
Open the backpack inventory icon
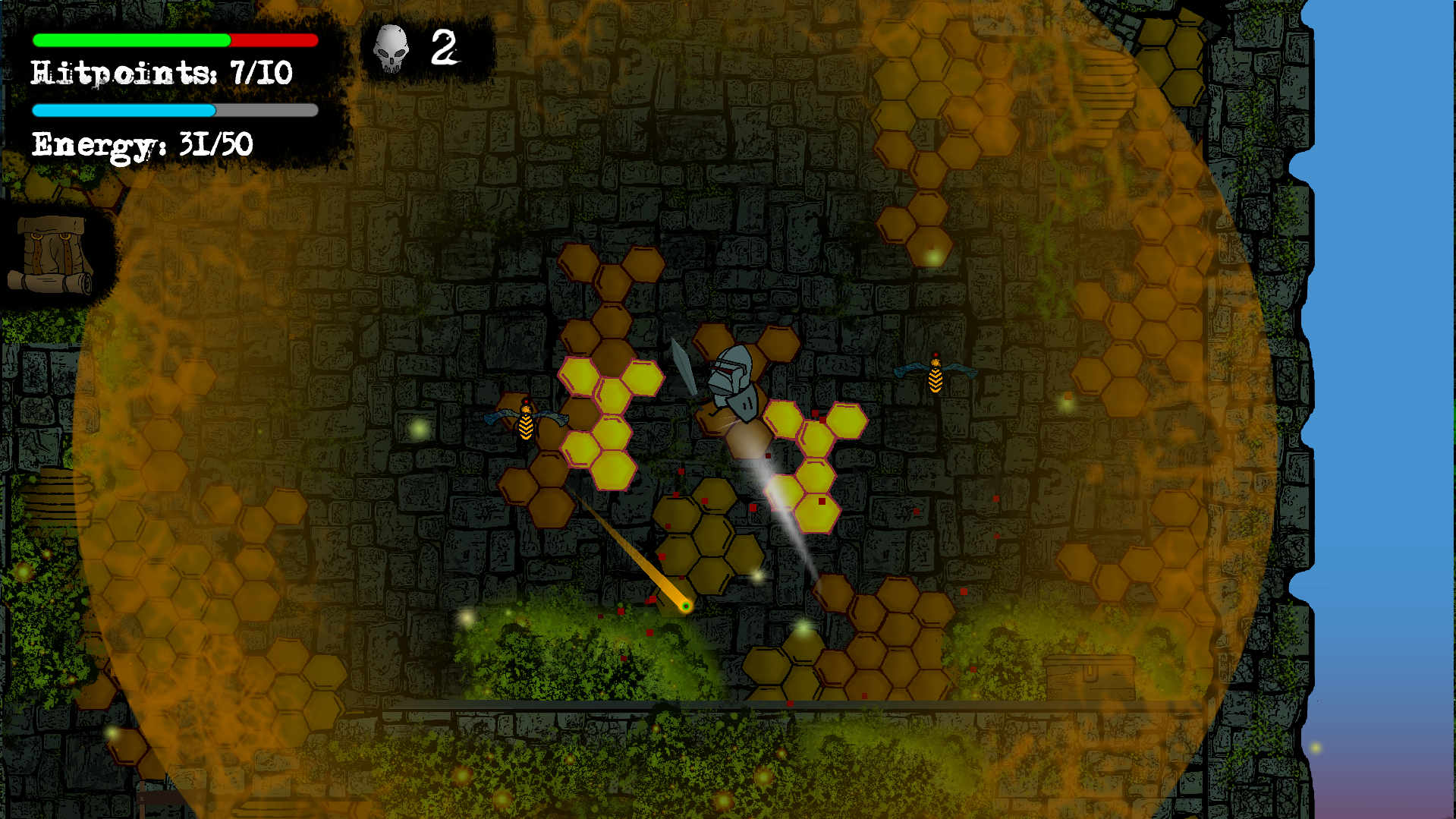52,254
